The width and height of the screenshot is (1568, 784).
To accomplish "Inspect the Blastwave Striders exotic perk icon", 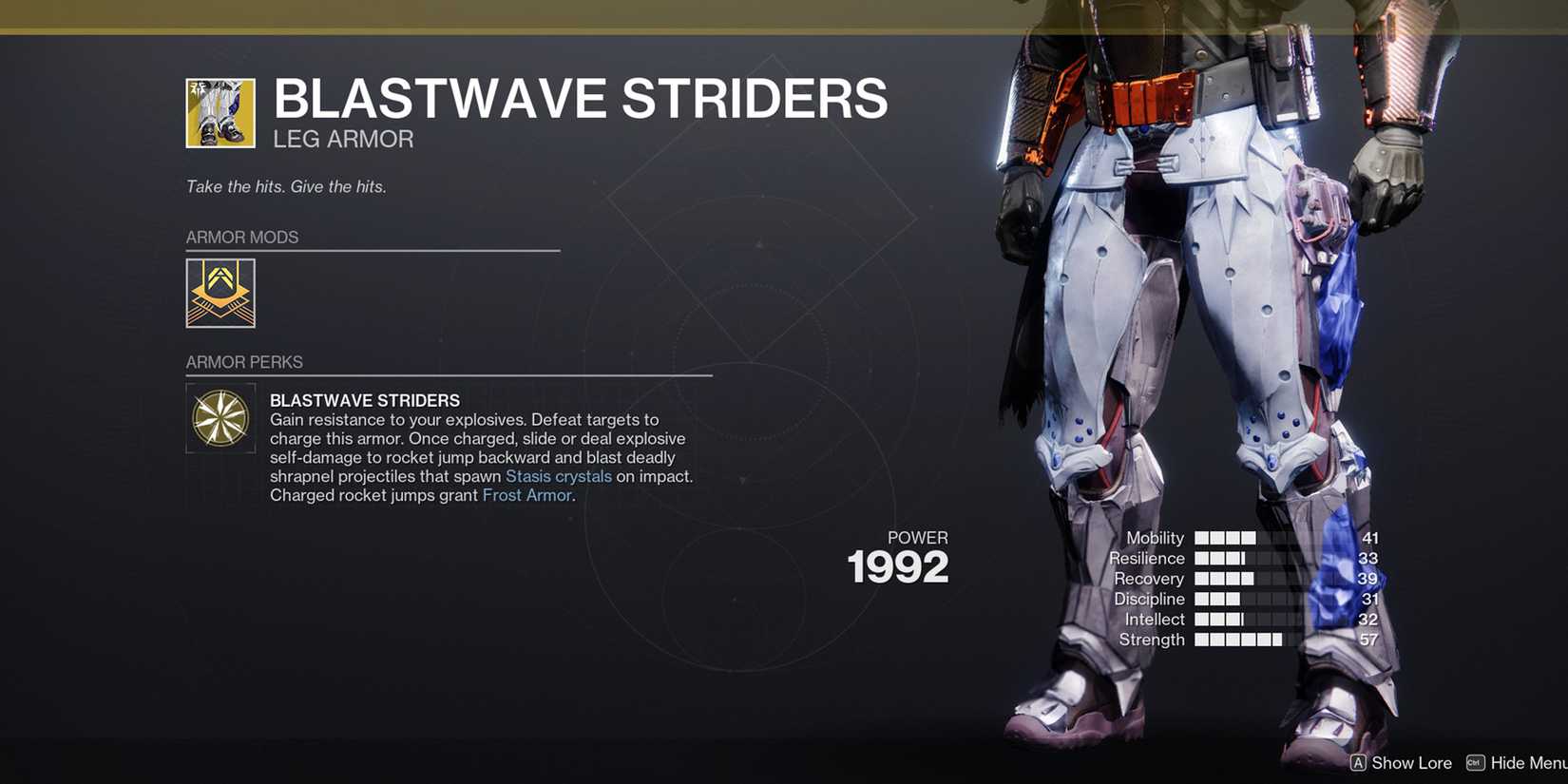I will pos(220,418).
